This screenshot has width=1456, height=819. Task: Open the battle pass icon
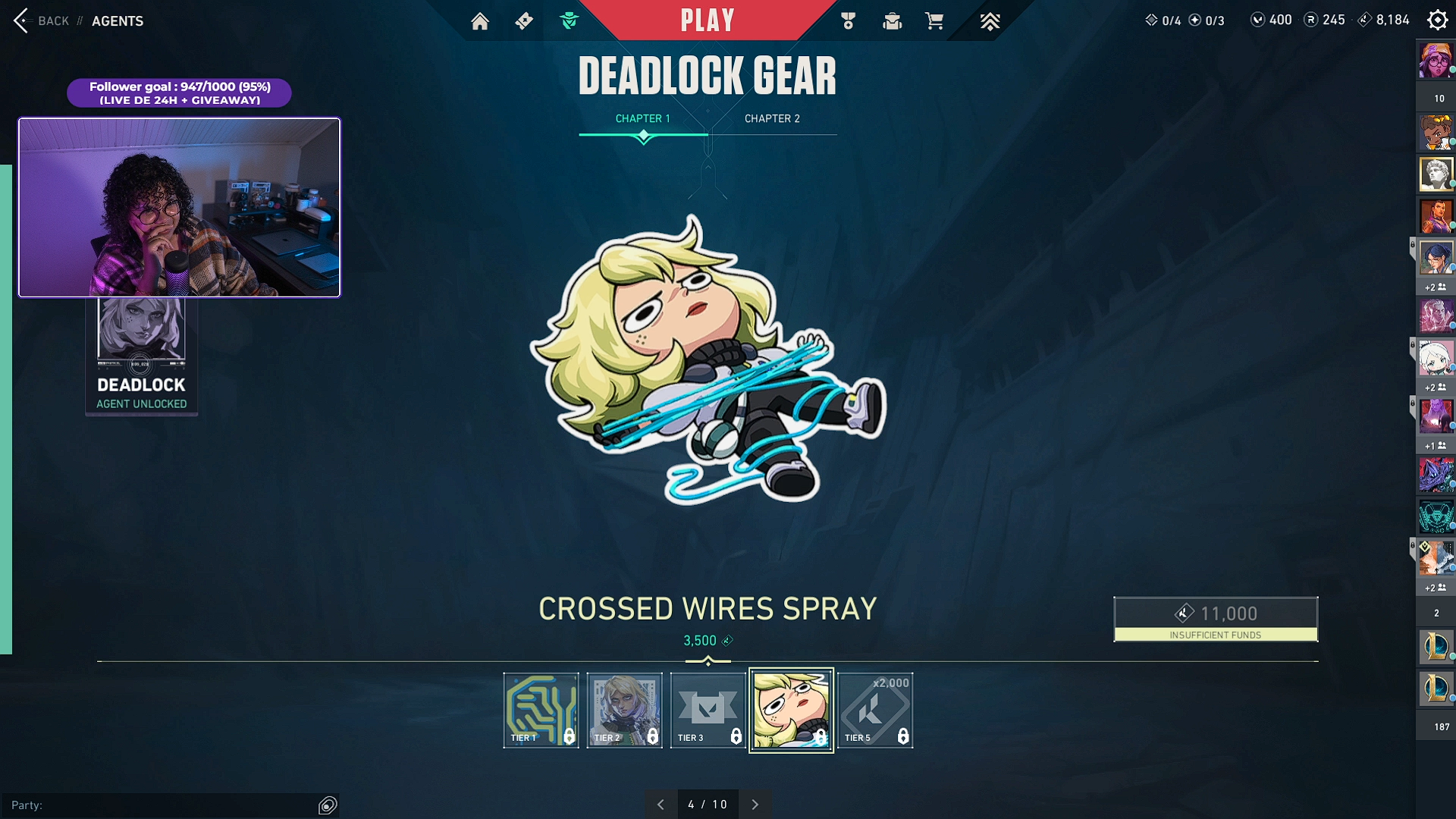[x=524, y=21]
